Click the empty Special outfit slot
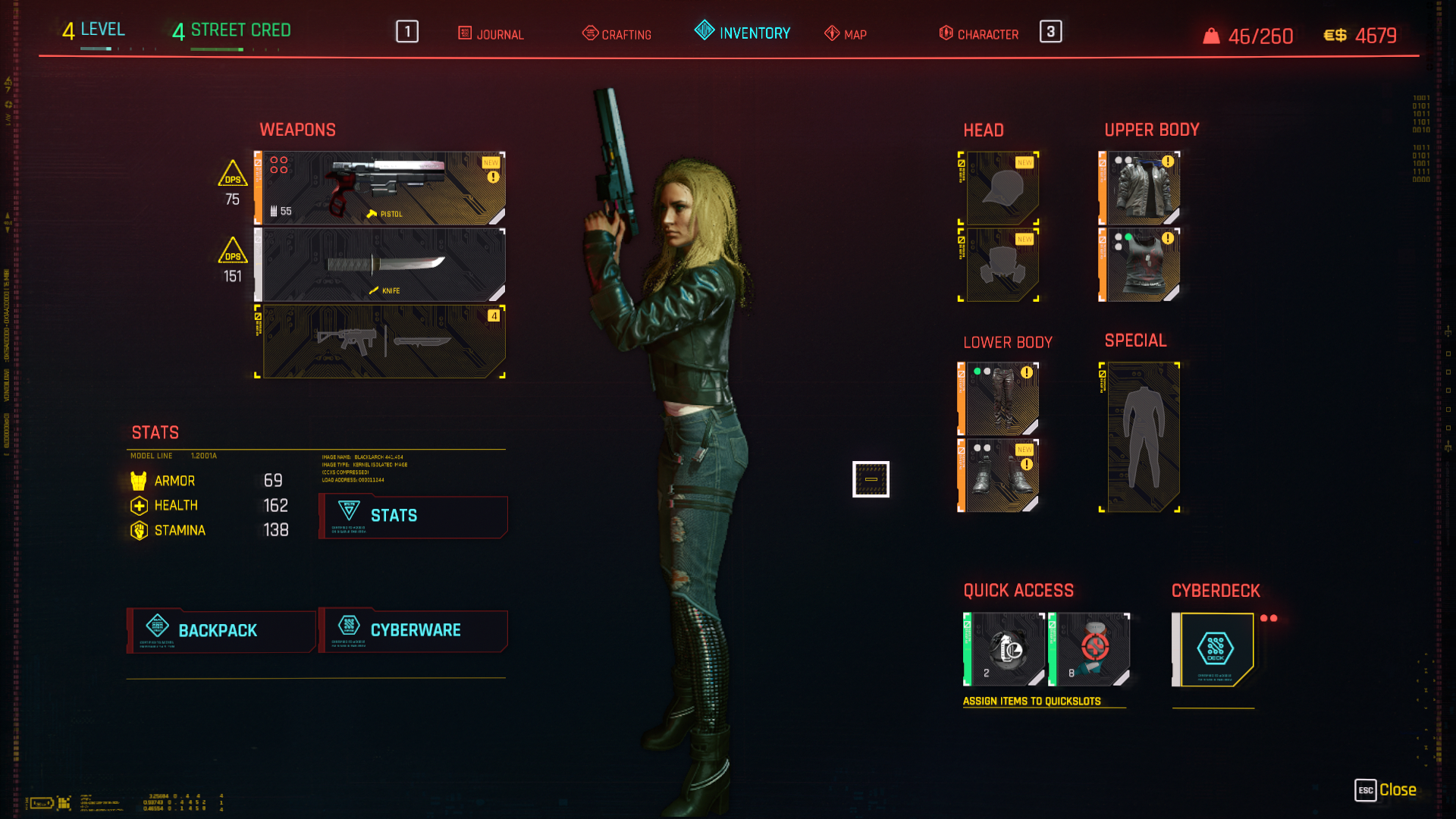The width and height of the screenshot is (1456, 819). pos(1141,438)
